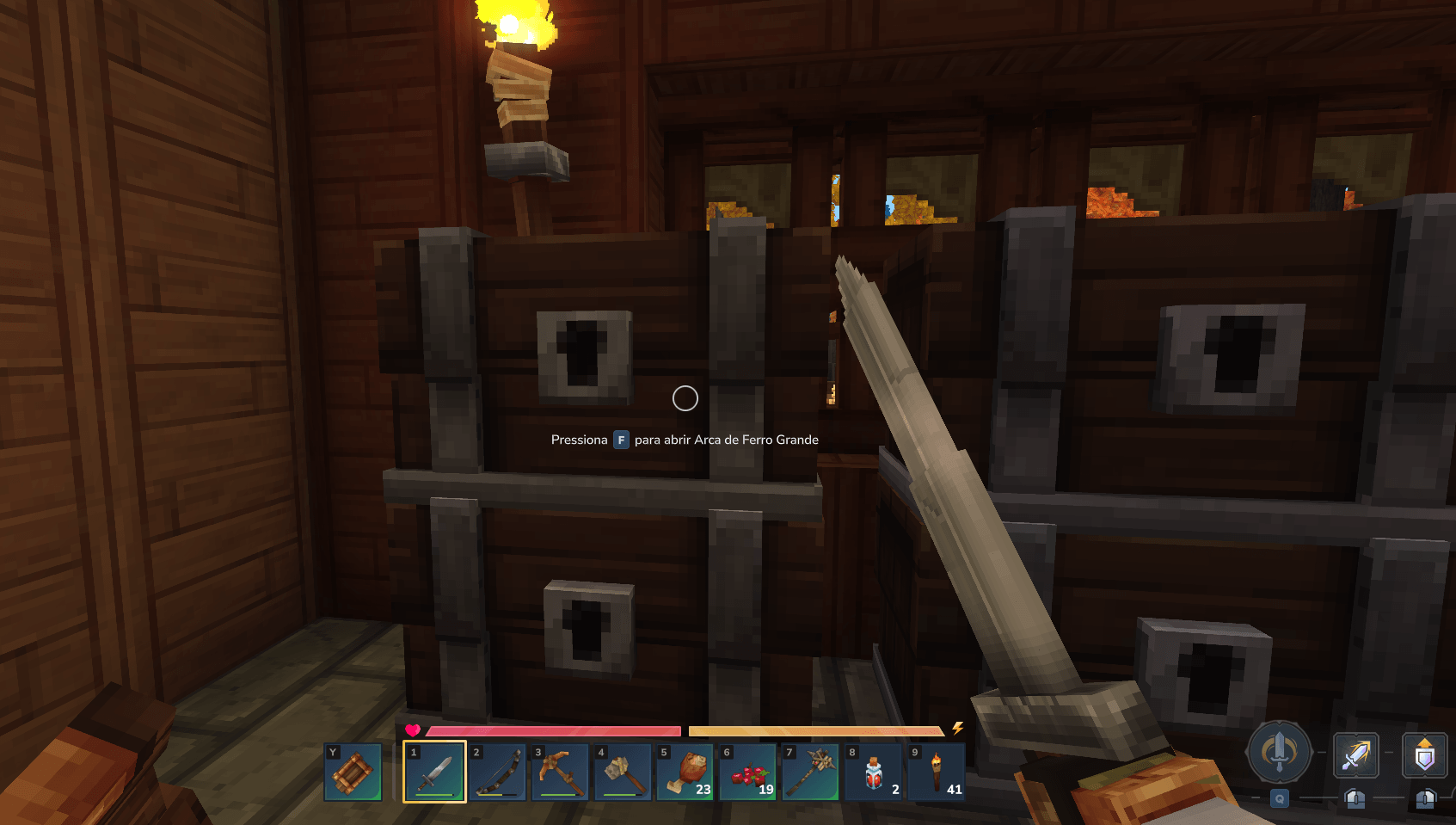Select the cooked meat stack of 23
Screen dimensions: 1456x825
tap(685, 772)
